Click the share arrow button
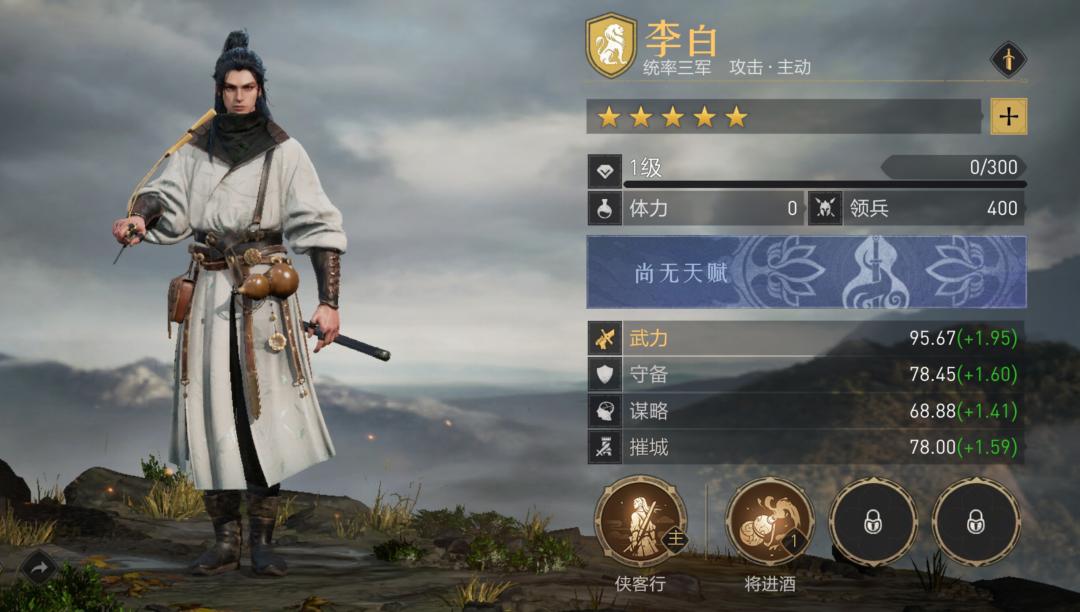Image resolution: width=1080 pixels, height=612 pixels. pyautogui.click(x=38, y=568)
